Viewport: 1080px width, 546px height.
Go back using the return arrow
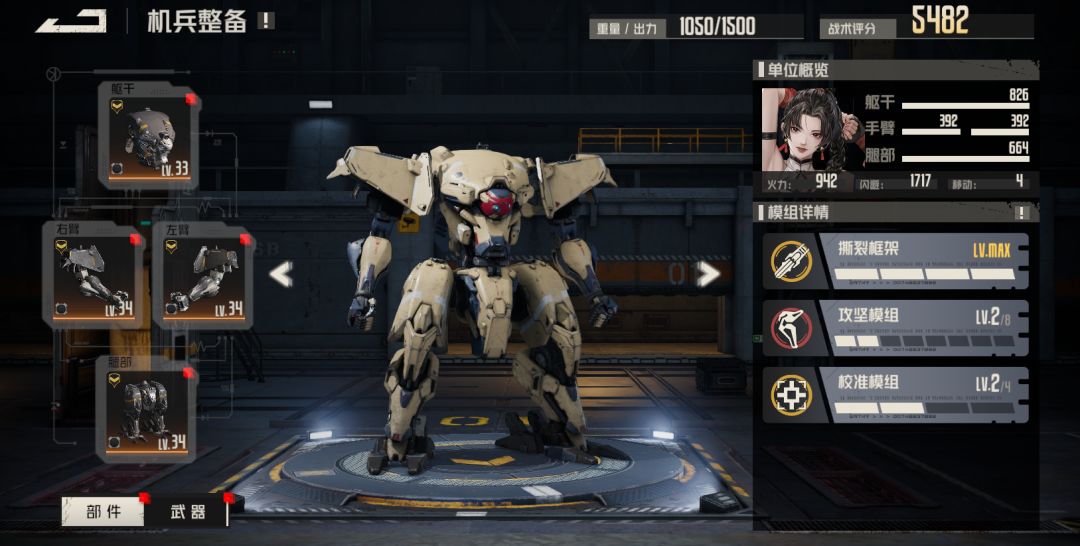click(x=71, y=21)
